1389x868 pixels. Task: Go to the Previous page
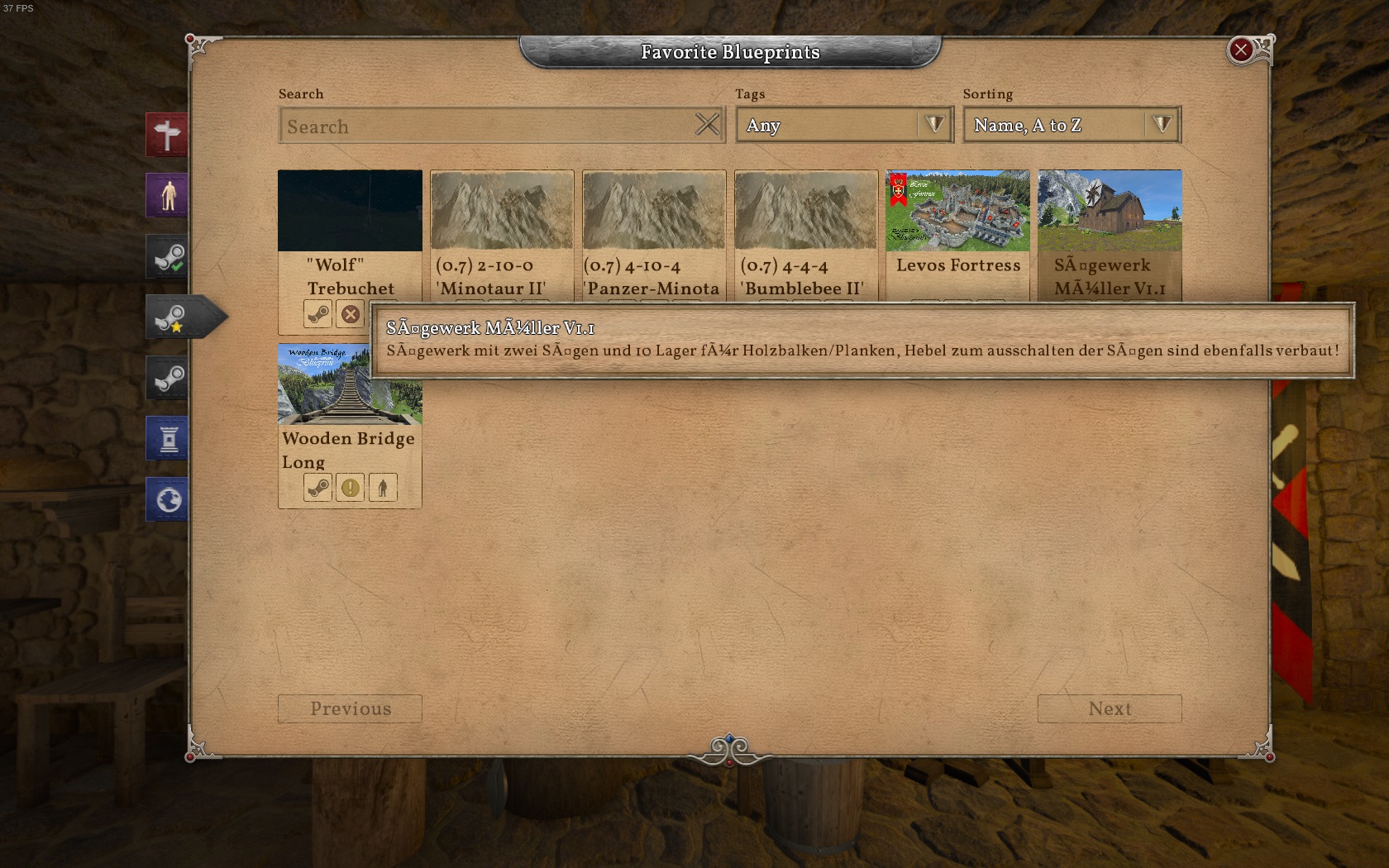point(350,709)
